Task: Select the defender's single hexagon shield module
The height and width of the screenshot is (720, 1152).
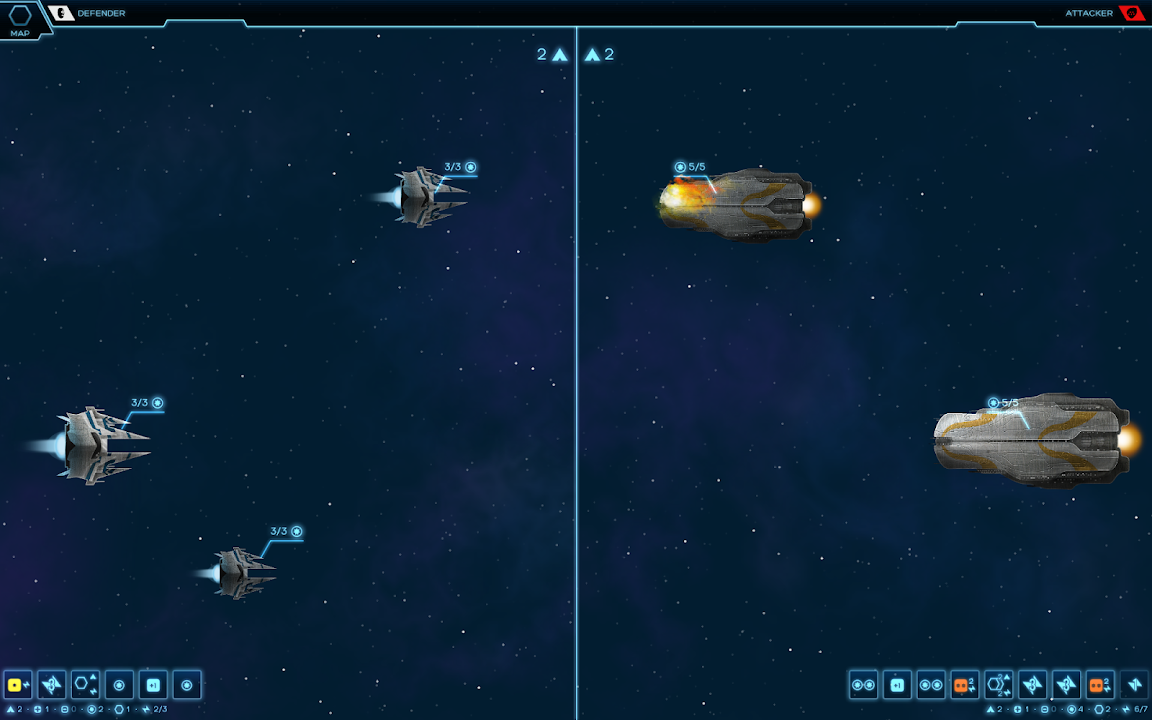Action: (86, 685)
